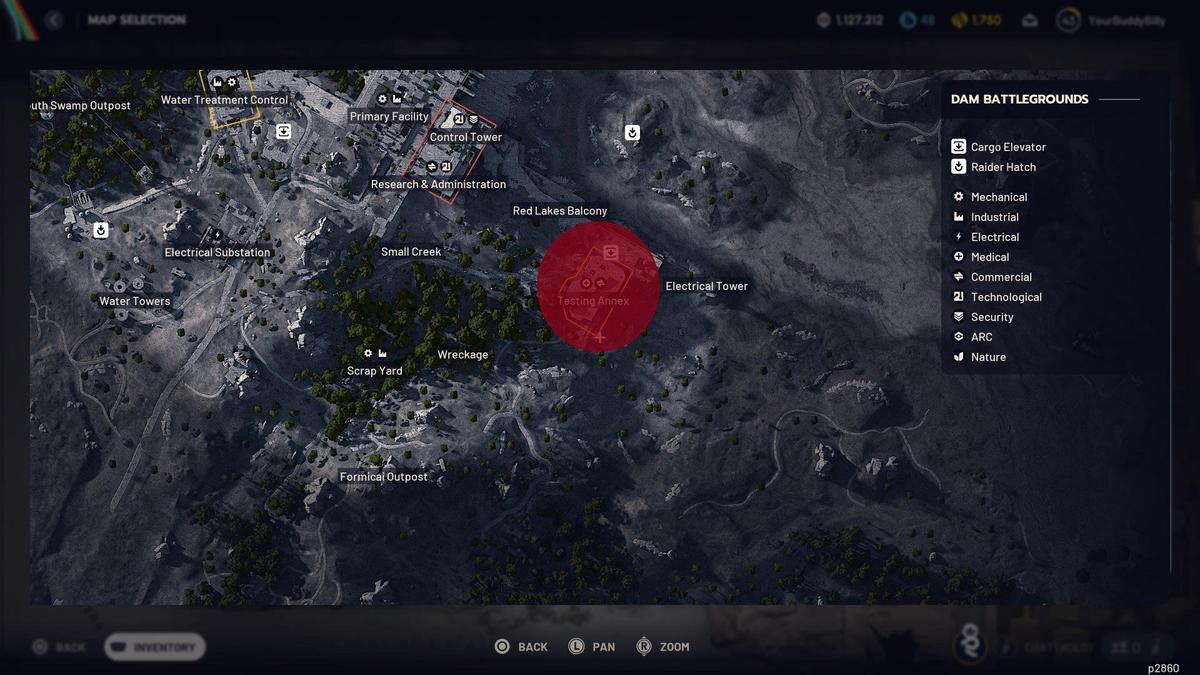The height and width of the screenshot is (675, 1200).
Task: Filter map by Medical loot
Action: 989,257
